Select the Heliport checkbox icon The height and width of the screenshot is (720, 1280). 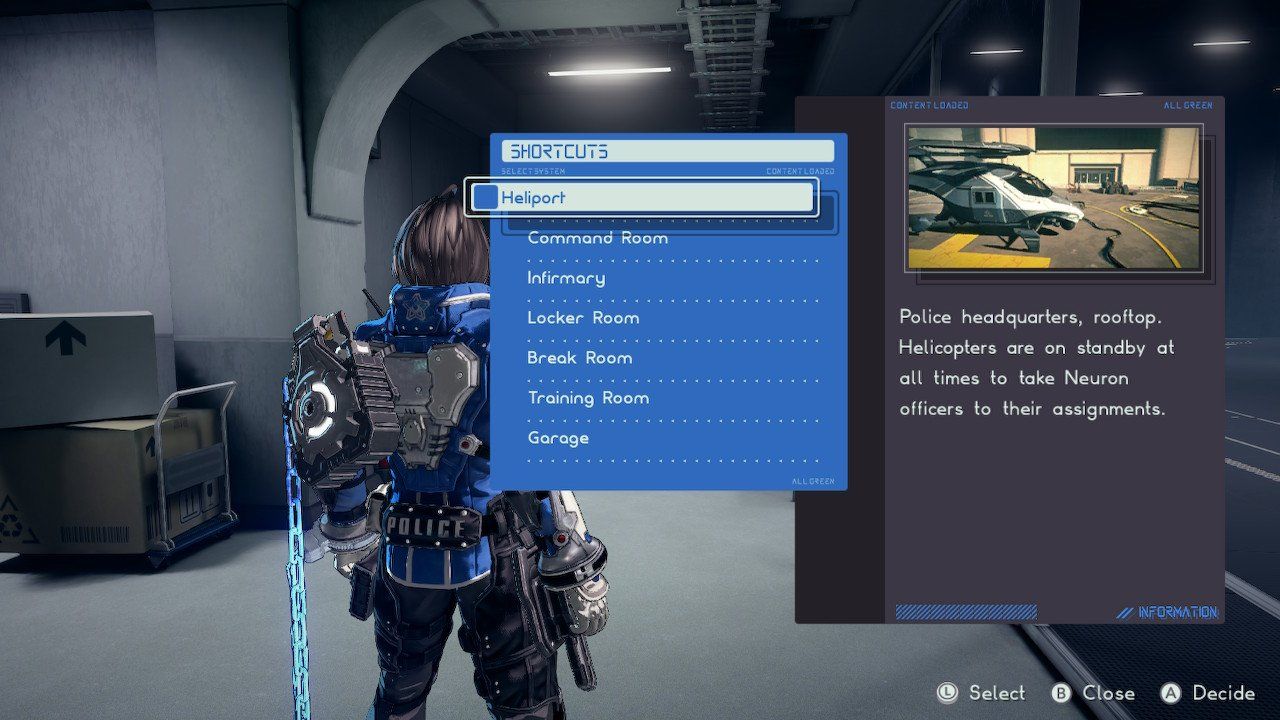(485, 197)
